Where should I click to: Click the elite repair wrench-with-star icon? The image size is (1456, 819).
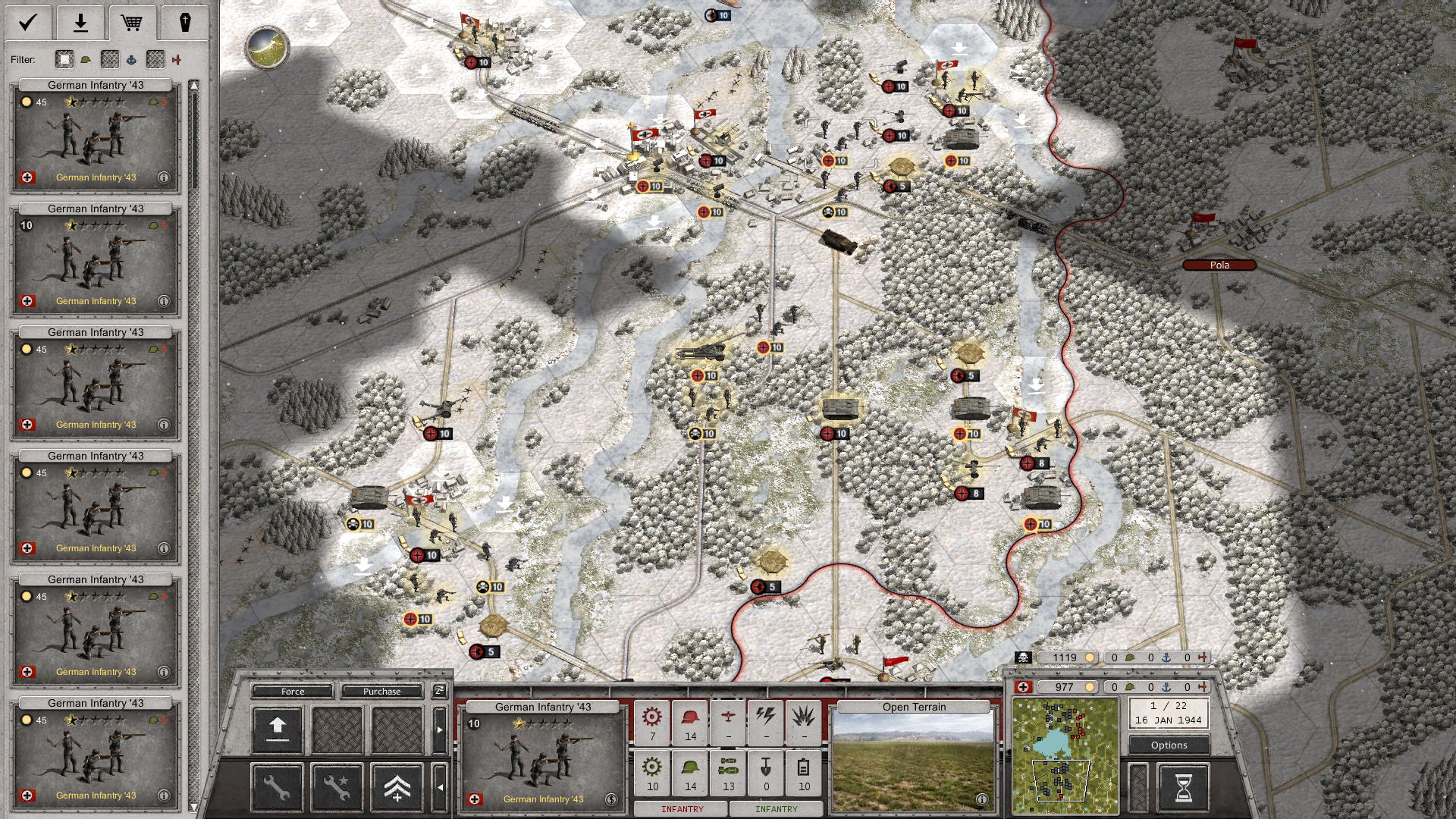336,789
